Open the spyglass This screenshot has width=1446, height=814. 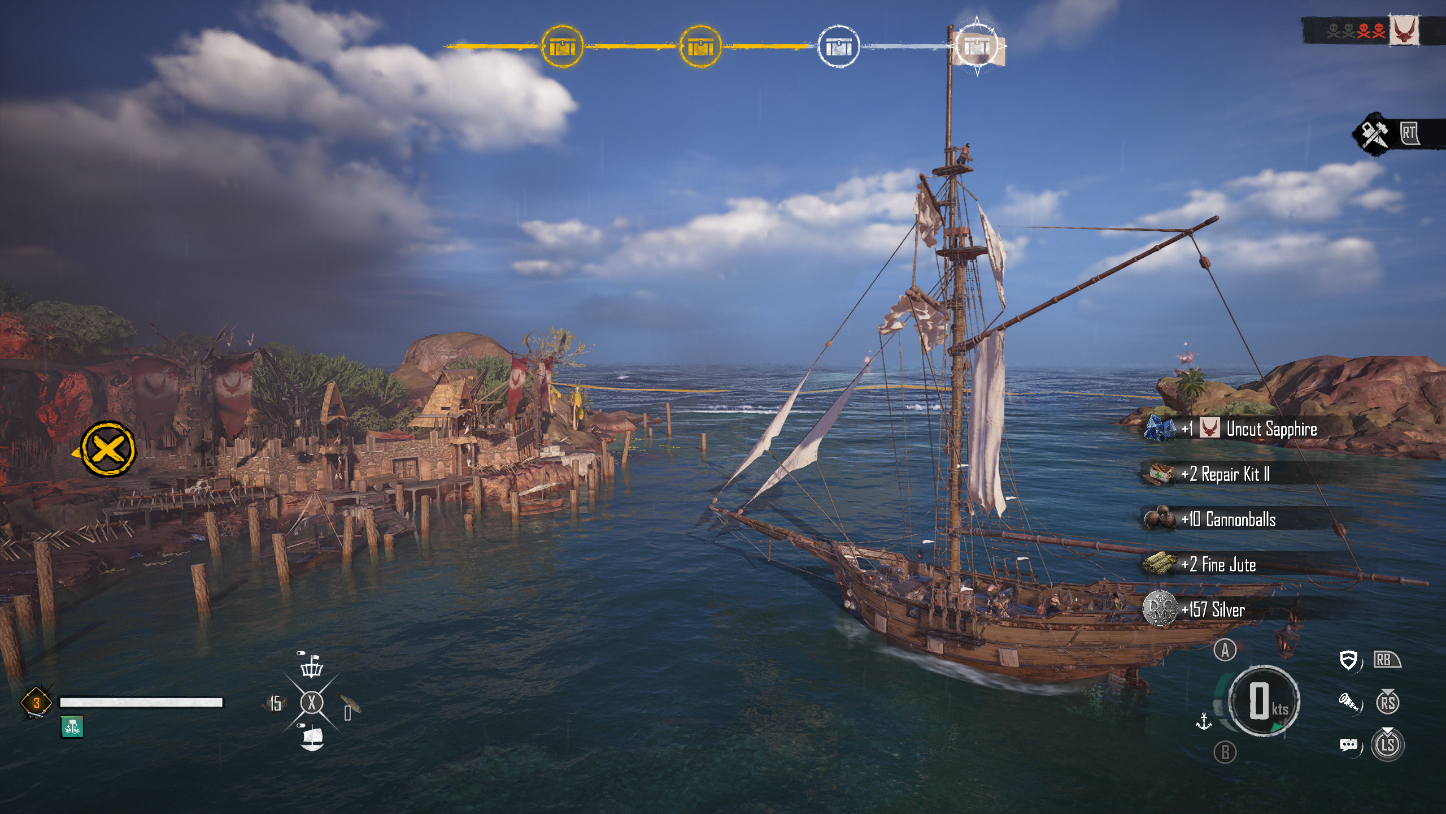1349,702
